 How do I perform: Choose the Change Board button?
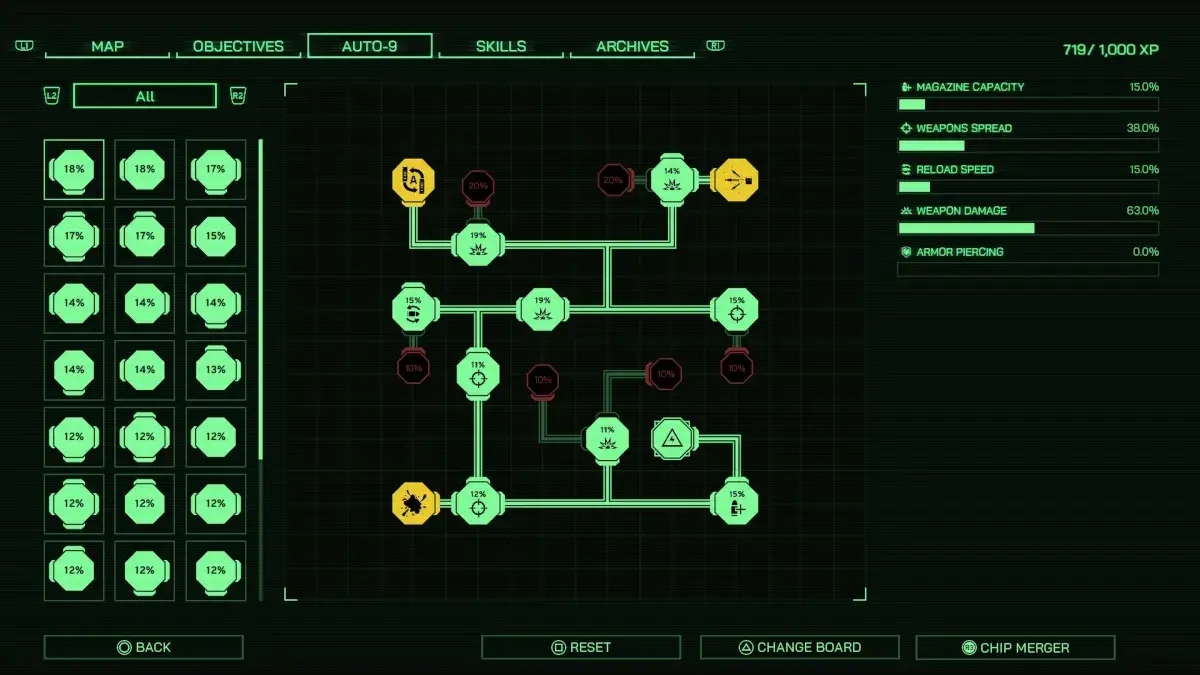pyautogui.click(x=799, y=647)
